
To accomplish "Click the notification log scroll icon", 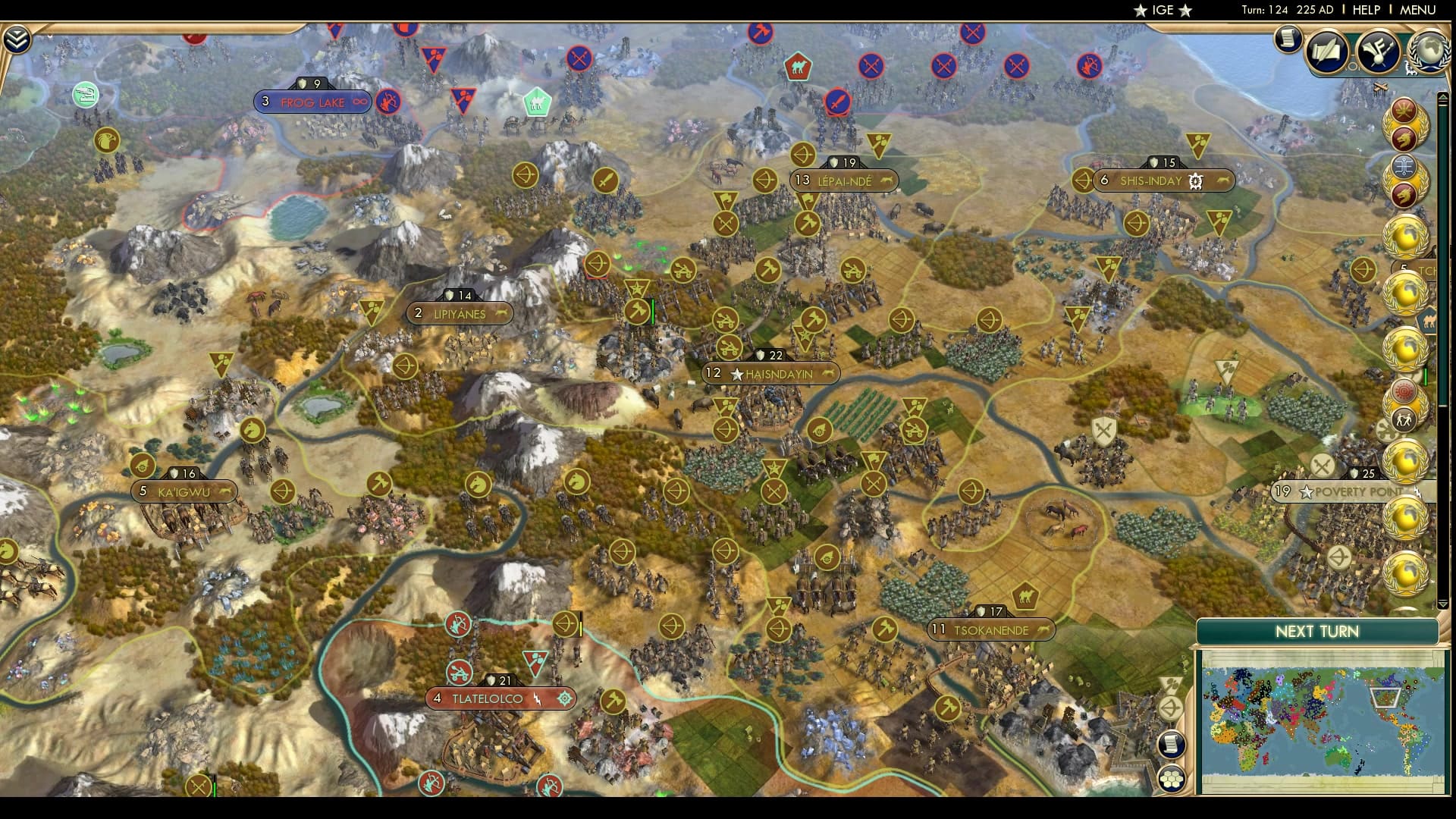I will 1288,39.
